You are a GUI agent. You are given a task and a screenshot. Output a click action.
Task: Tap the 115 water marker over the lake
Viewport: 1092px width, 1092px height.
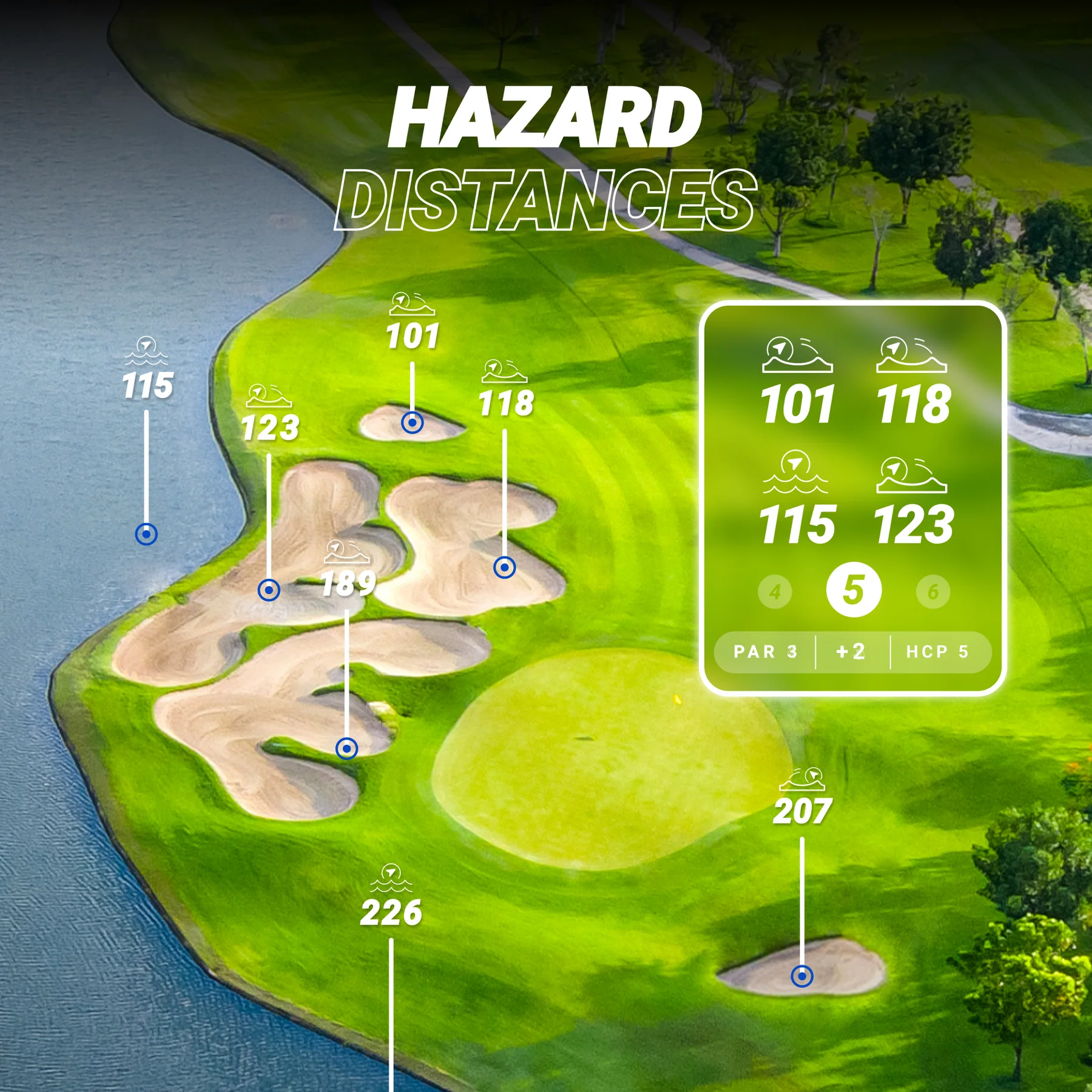pyautogui.click(x=147, y=385)
